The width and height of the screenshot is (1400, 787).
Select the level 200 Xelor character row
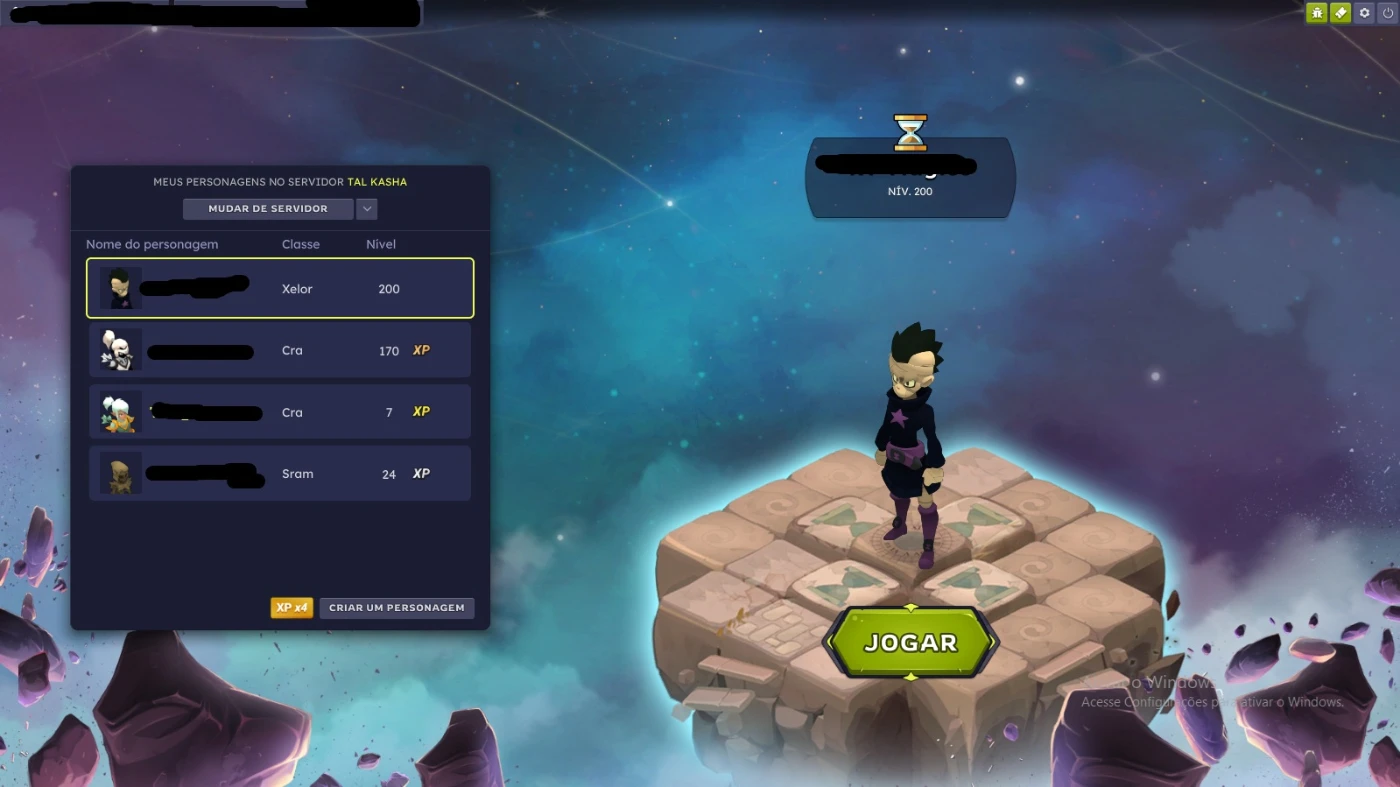[x=280, y=288]
